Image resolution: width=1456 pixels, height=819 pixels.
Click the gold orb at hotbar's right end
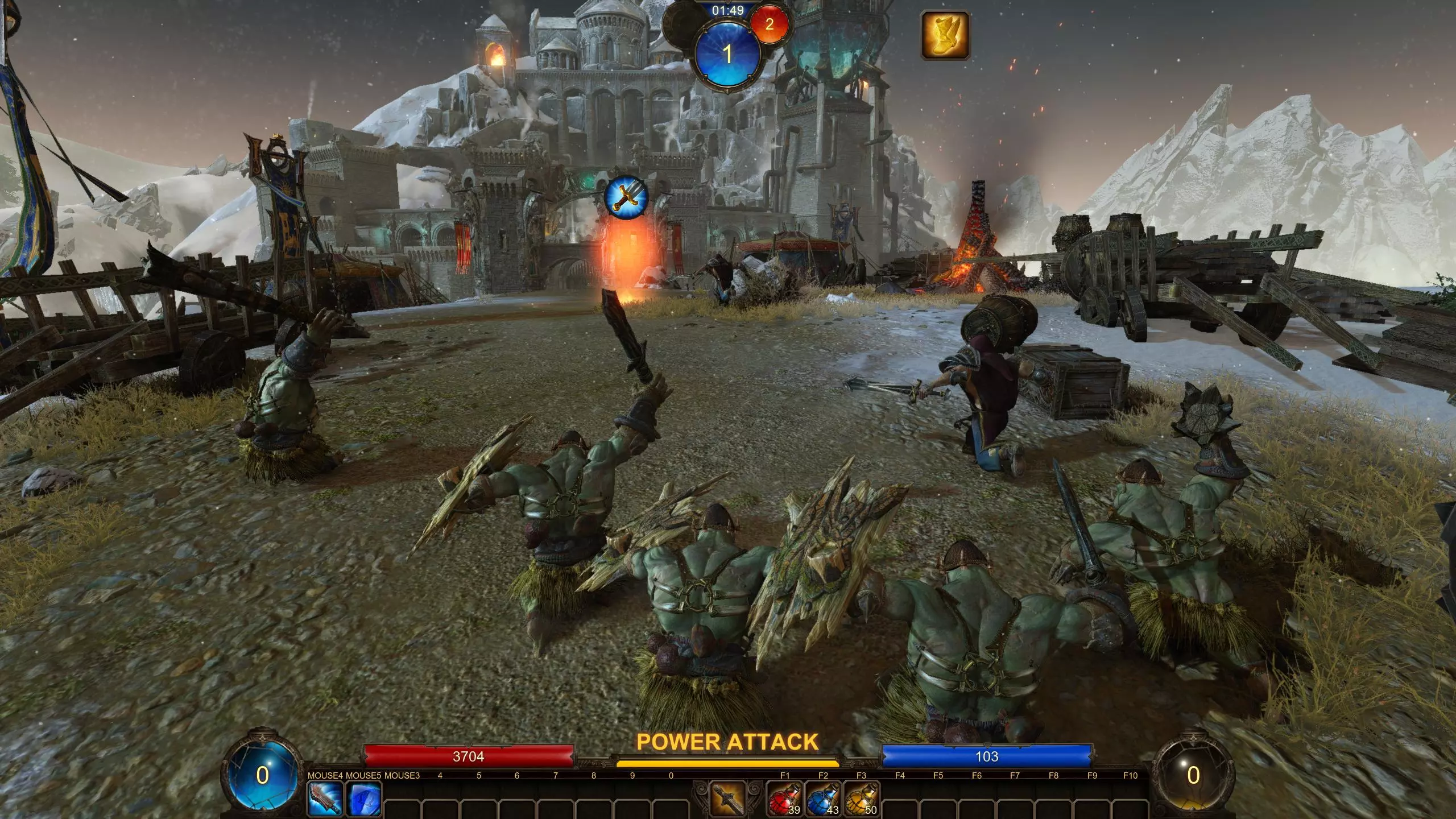point(1193,775)
